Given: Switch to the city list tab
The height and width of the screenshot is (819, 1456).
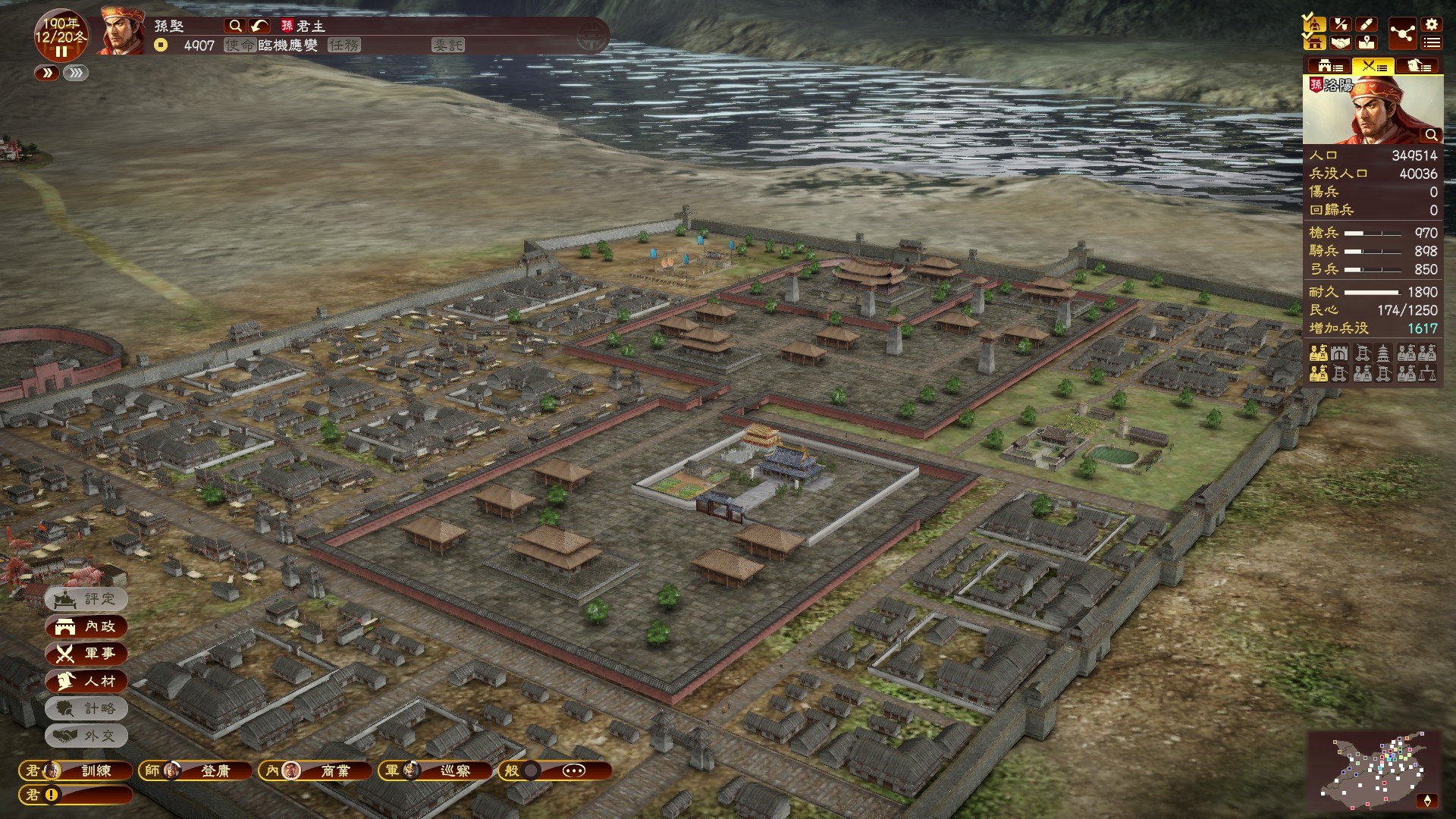Looking at the screenshot, I should (1328, 66).
